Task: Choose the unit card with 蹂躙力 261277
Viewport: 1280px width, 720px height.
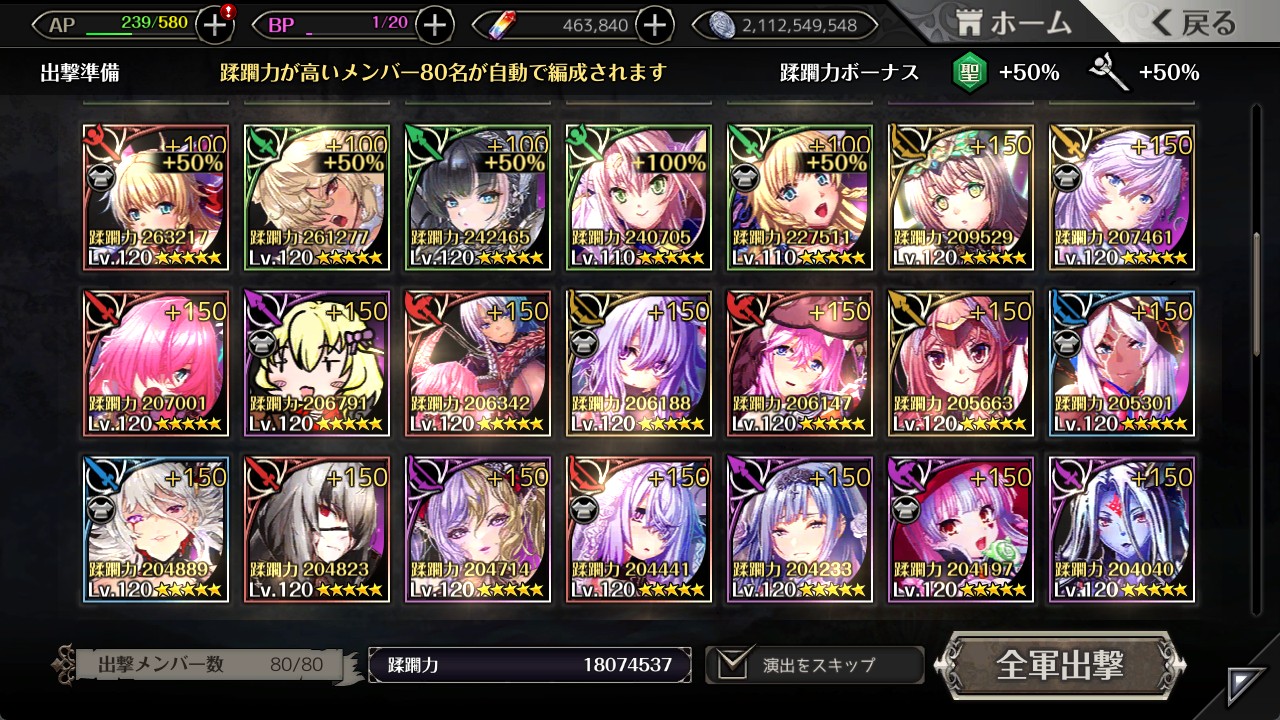Action: coord(317,197)
